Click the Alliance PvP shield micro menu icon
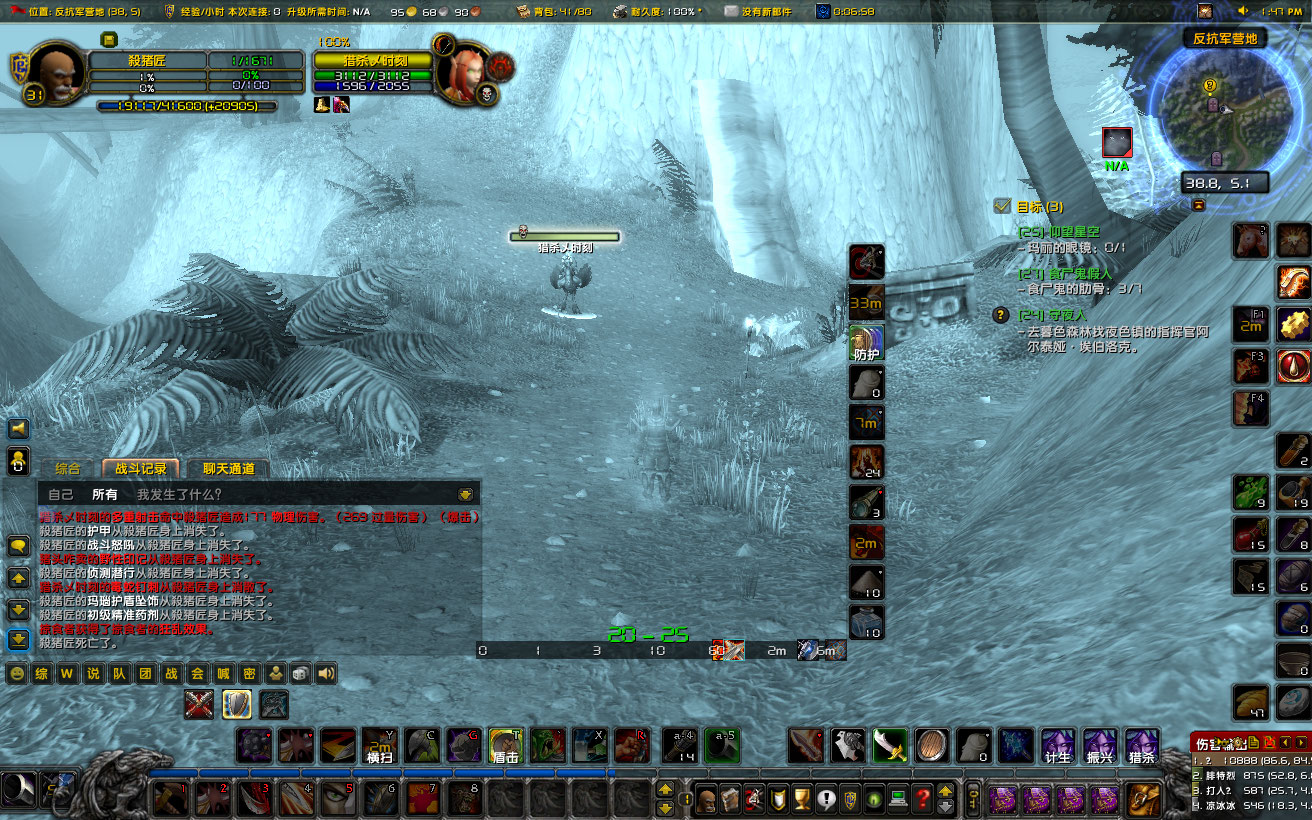The image size is (1312, 820). click(x=850, y=798)
